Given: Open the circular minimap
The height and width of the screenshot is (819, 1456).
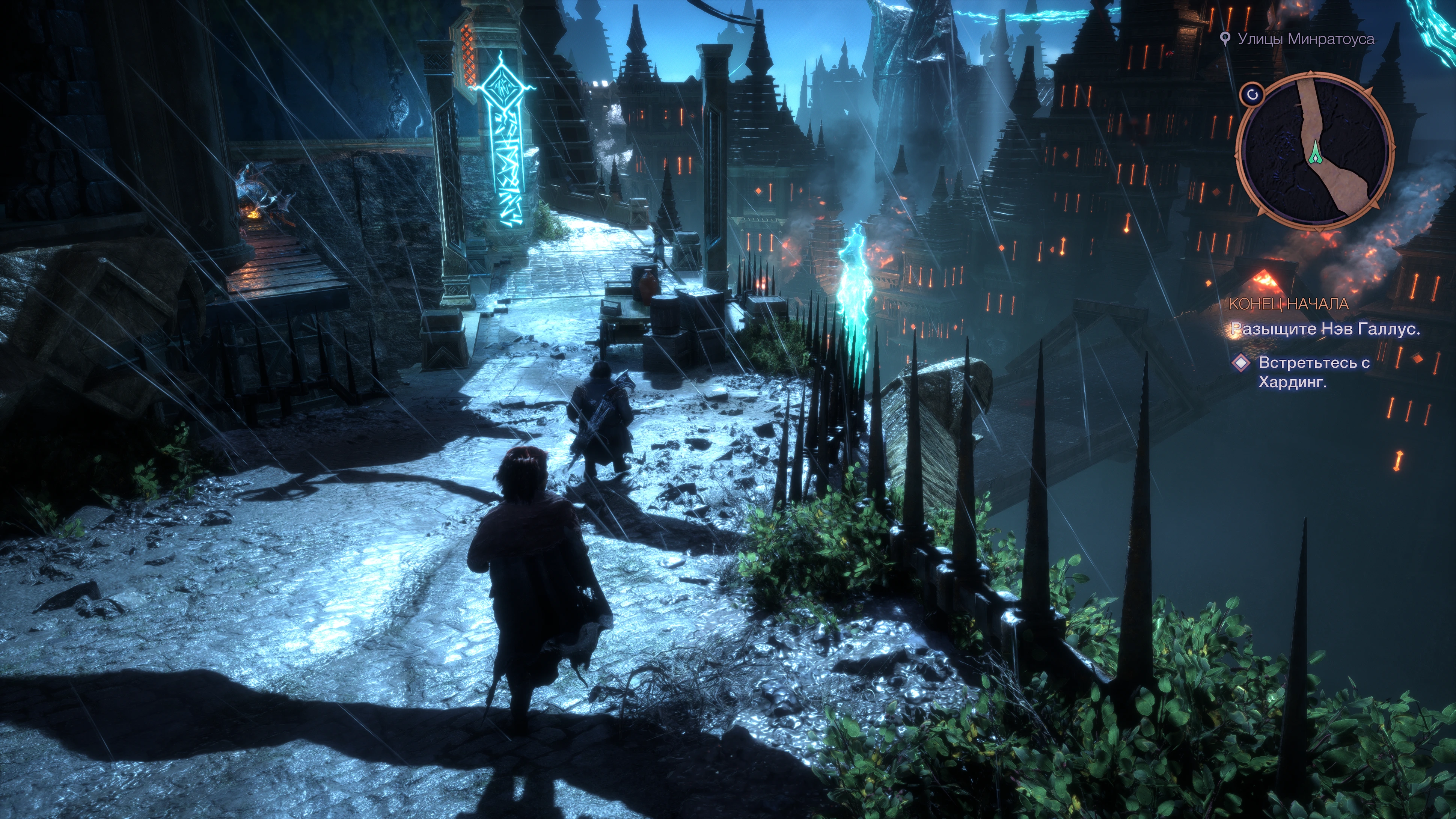Looking at the screenshot, I should point(1315,151).
